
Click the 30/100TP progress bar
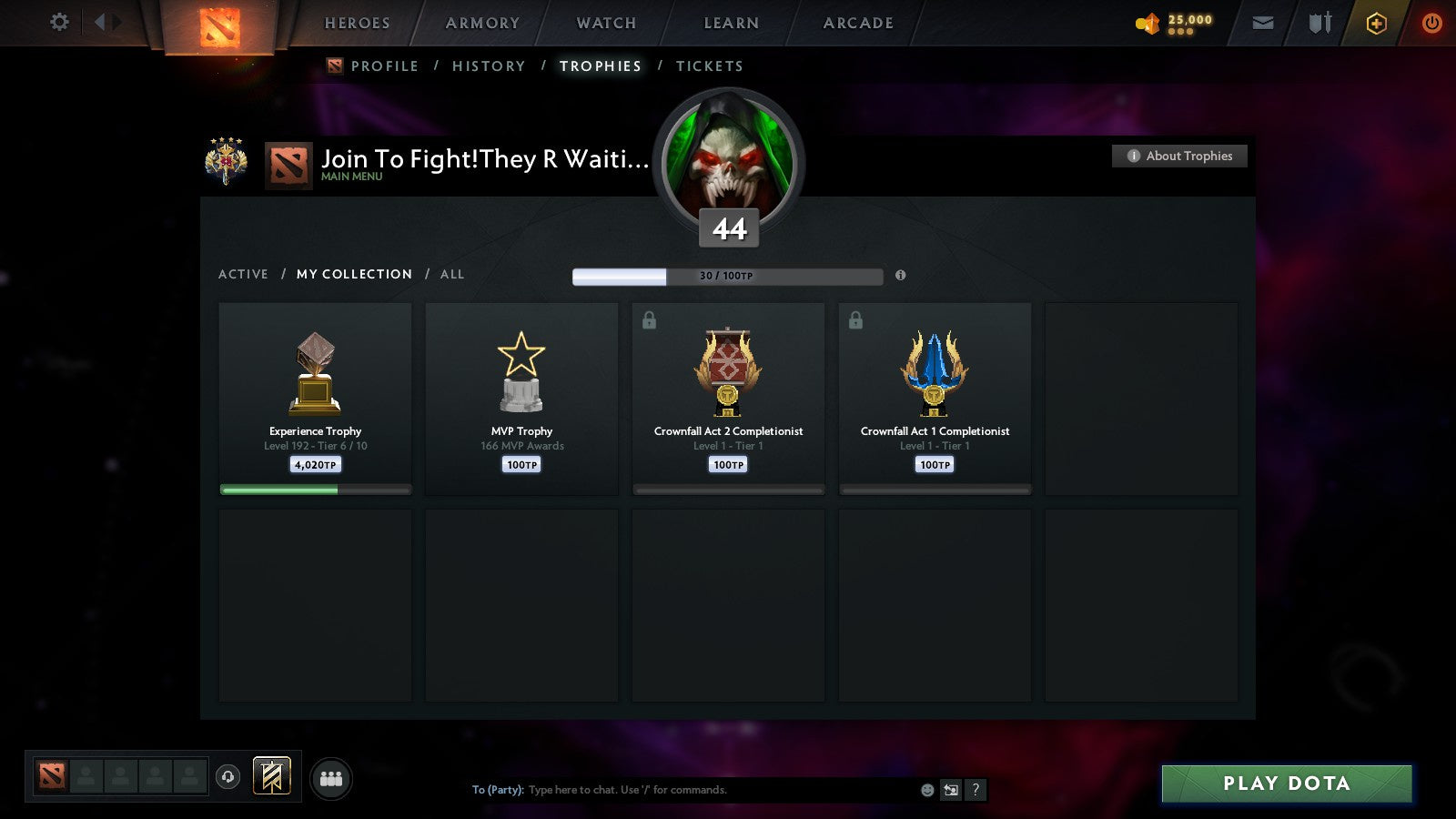[x=727, y=276]
